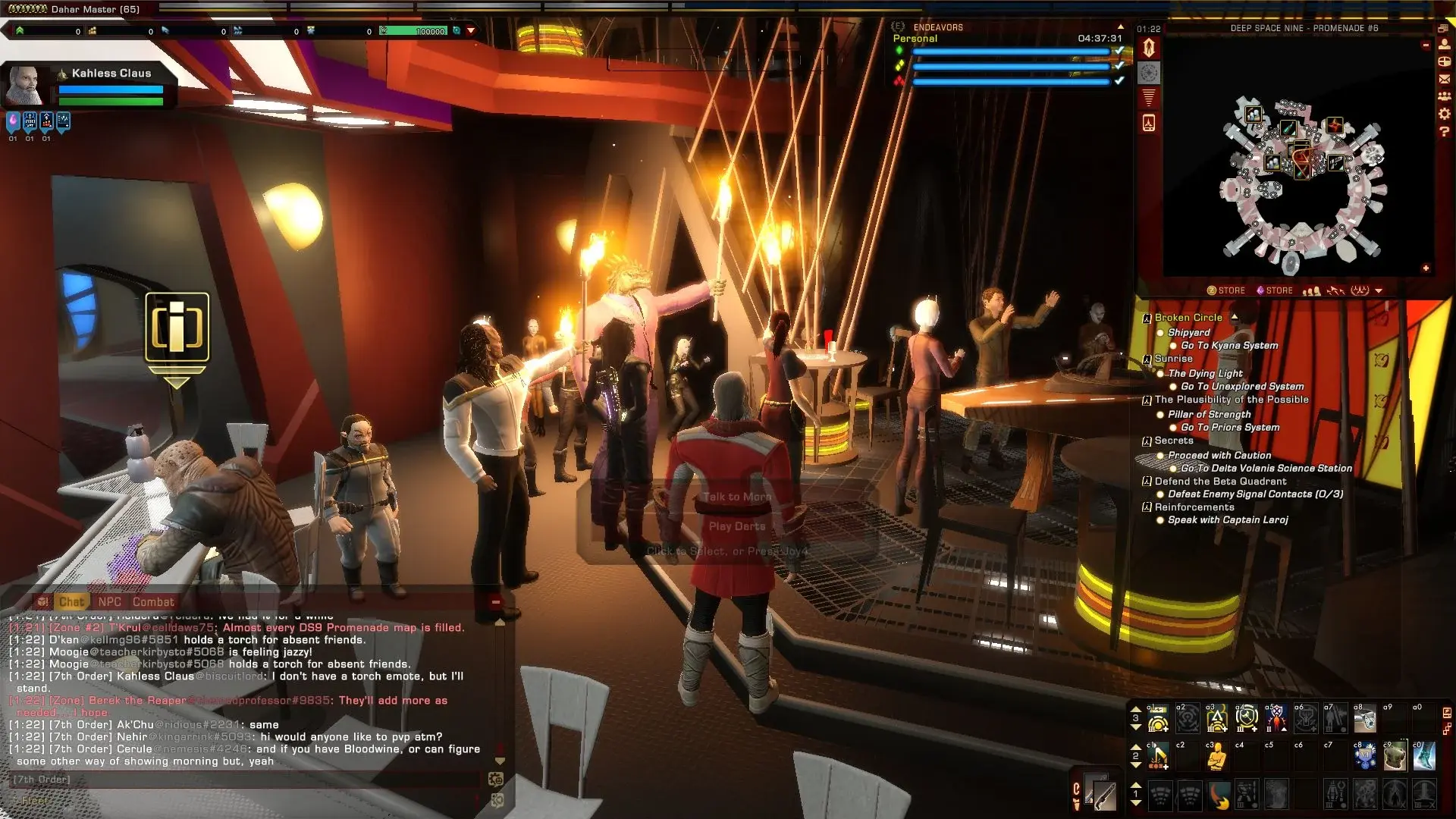Zoom in the minimap with the plus button

(1426, 268)
